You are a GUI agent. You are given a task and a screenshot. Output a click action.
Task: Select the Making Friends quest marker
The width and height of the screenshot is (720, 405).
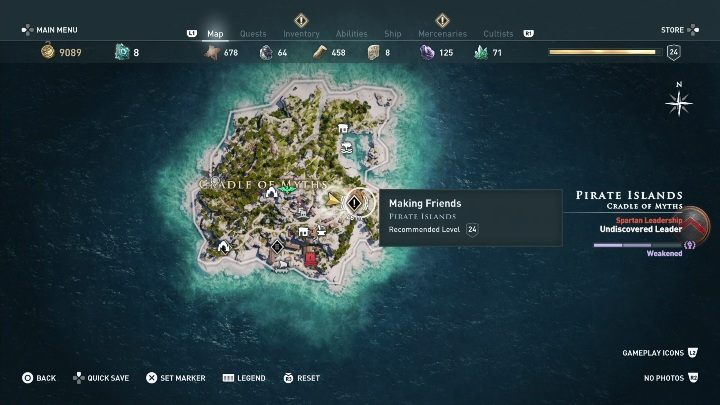click(x=354, y=203)
